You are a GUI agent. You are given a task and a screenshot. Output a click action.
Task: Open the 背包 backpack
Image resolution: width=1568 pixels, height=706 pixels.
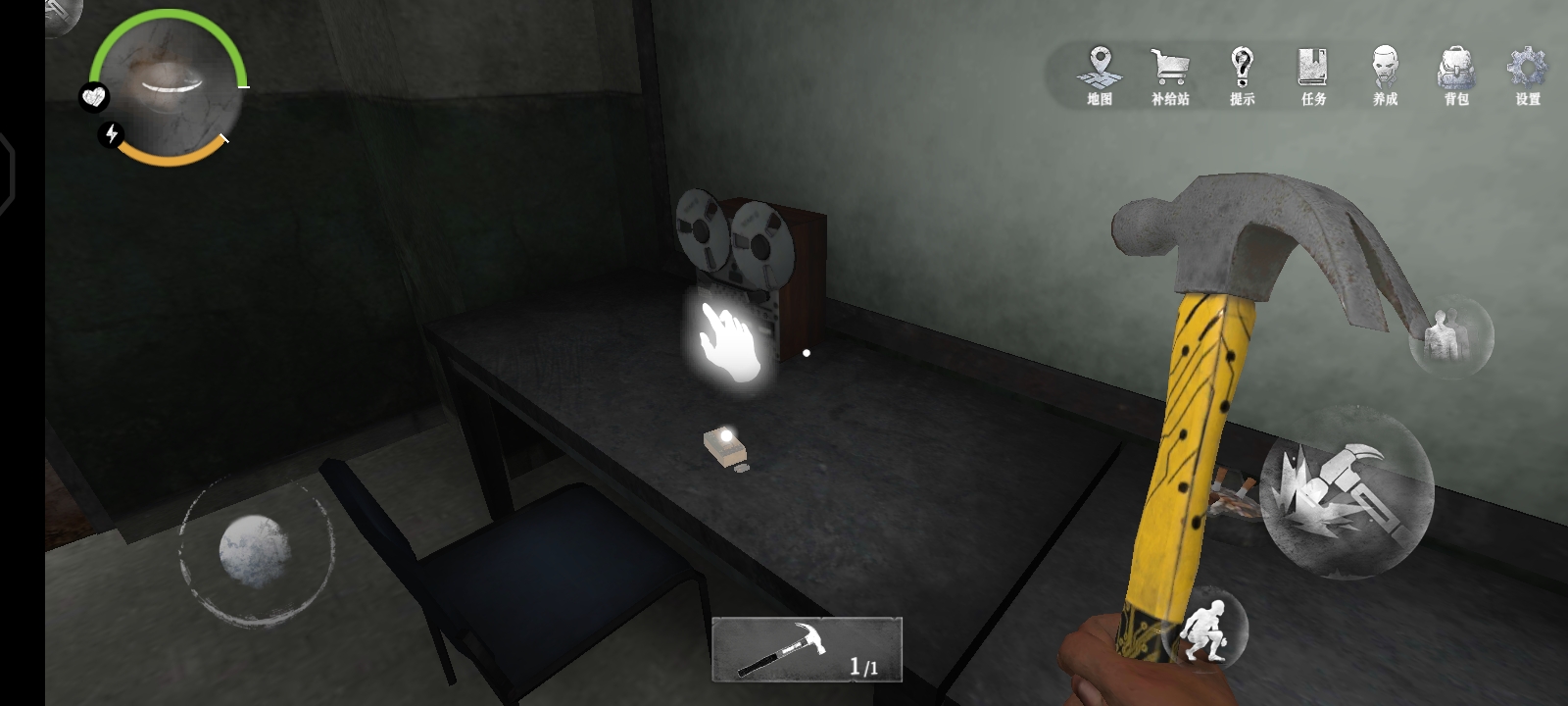coord(1456,76)
